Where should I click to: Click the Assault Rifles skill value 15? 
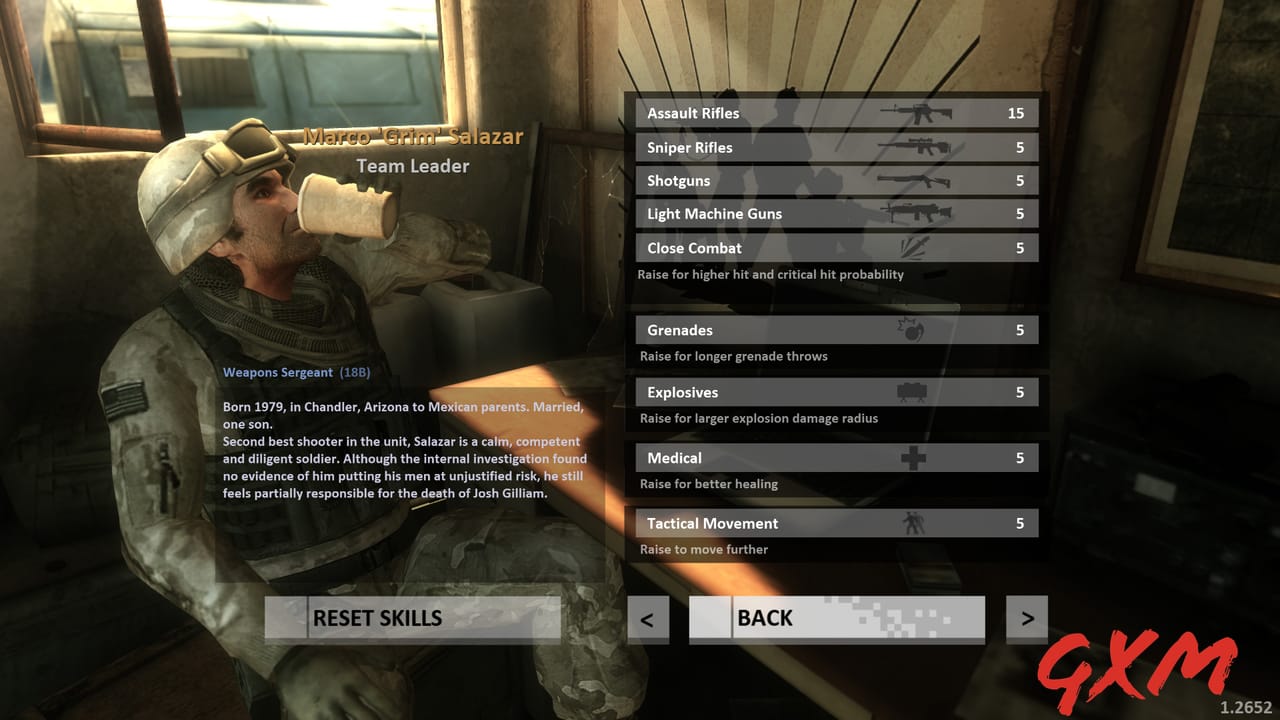pos(1016,113)
